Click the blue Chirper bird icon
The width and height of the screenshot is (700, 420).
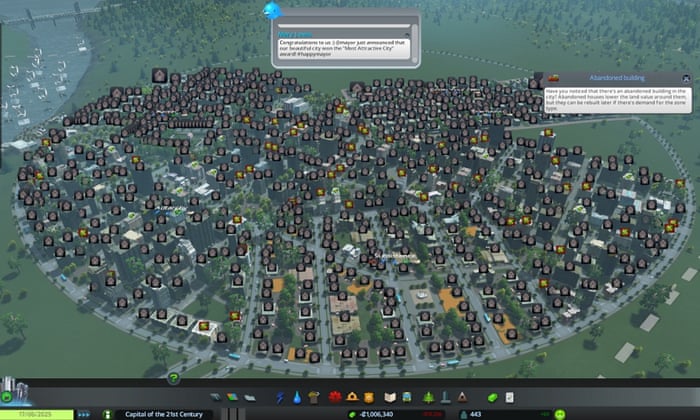coord(270,10)
